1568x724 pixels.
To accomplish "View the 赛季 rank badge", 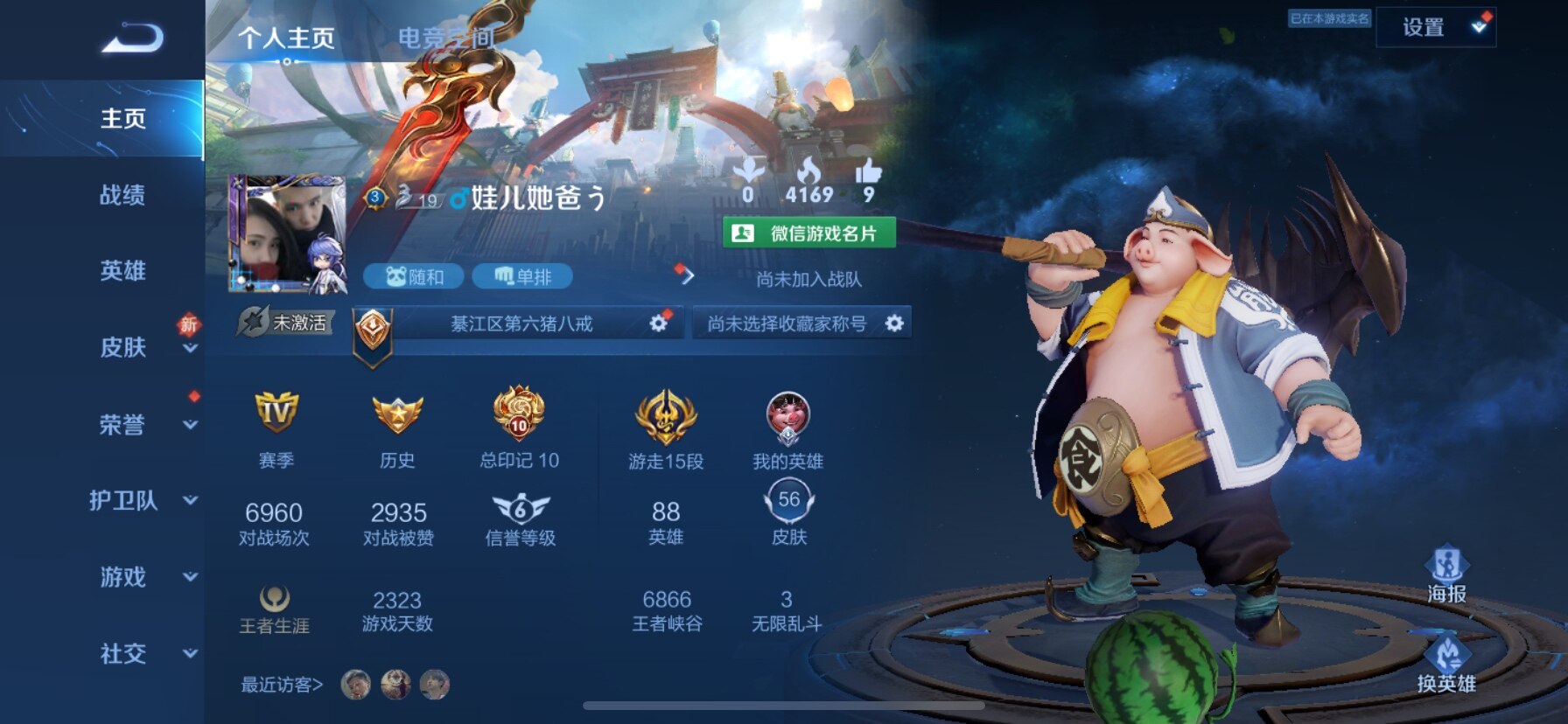I will (276, 413).
